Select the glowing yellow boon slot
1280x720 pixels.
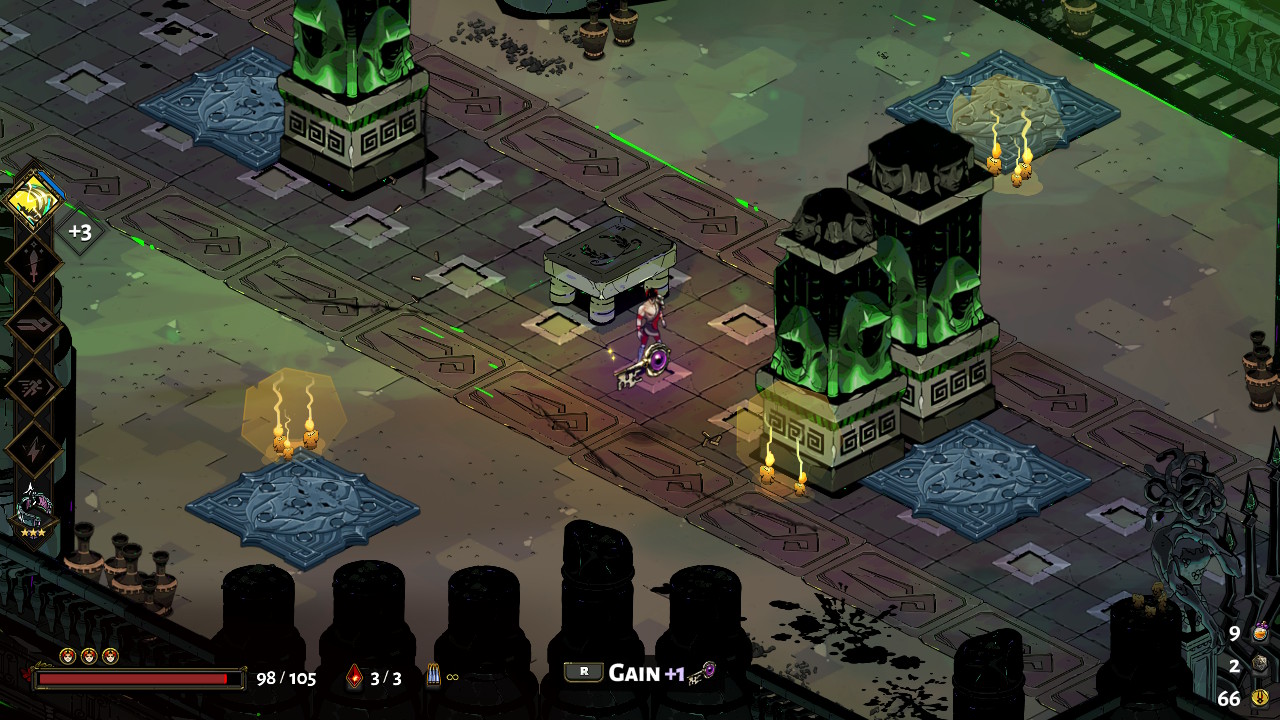click(35, 200)
